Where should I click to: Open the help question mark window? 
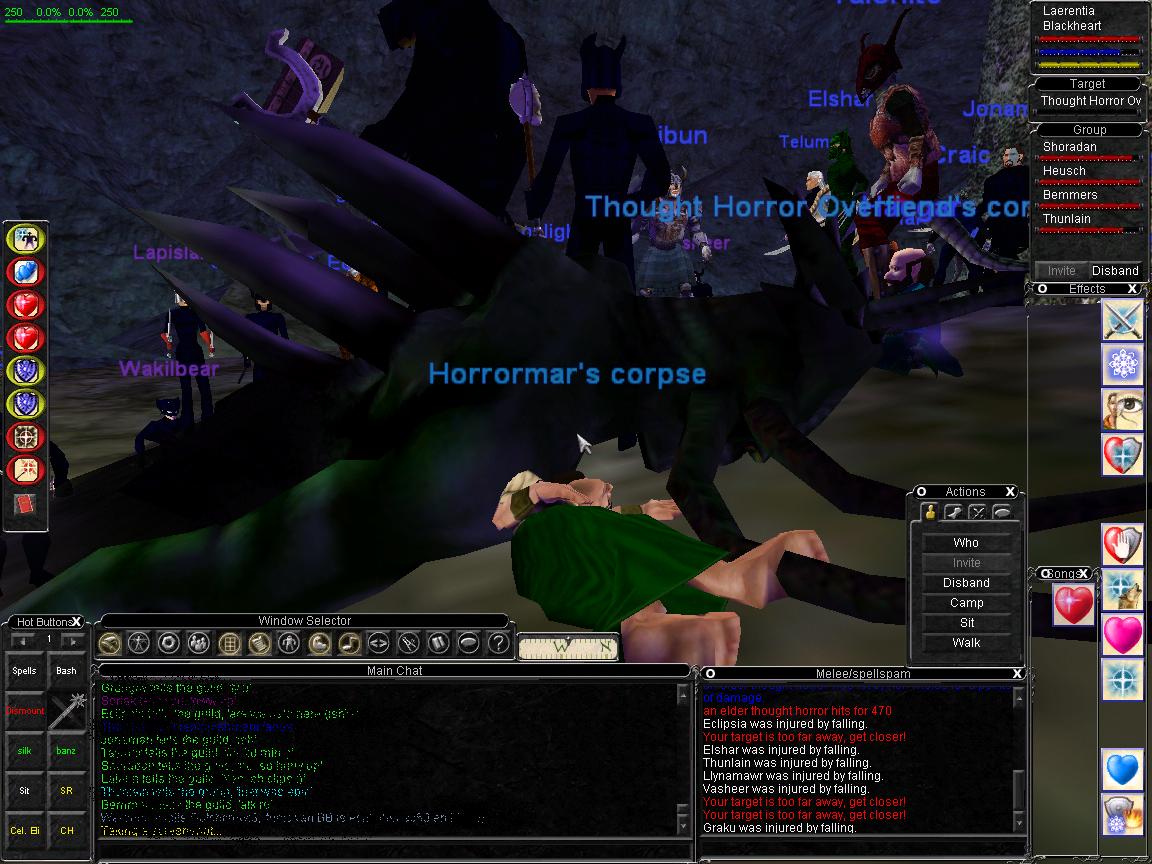pyautogui.click(x=497, y=643)
